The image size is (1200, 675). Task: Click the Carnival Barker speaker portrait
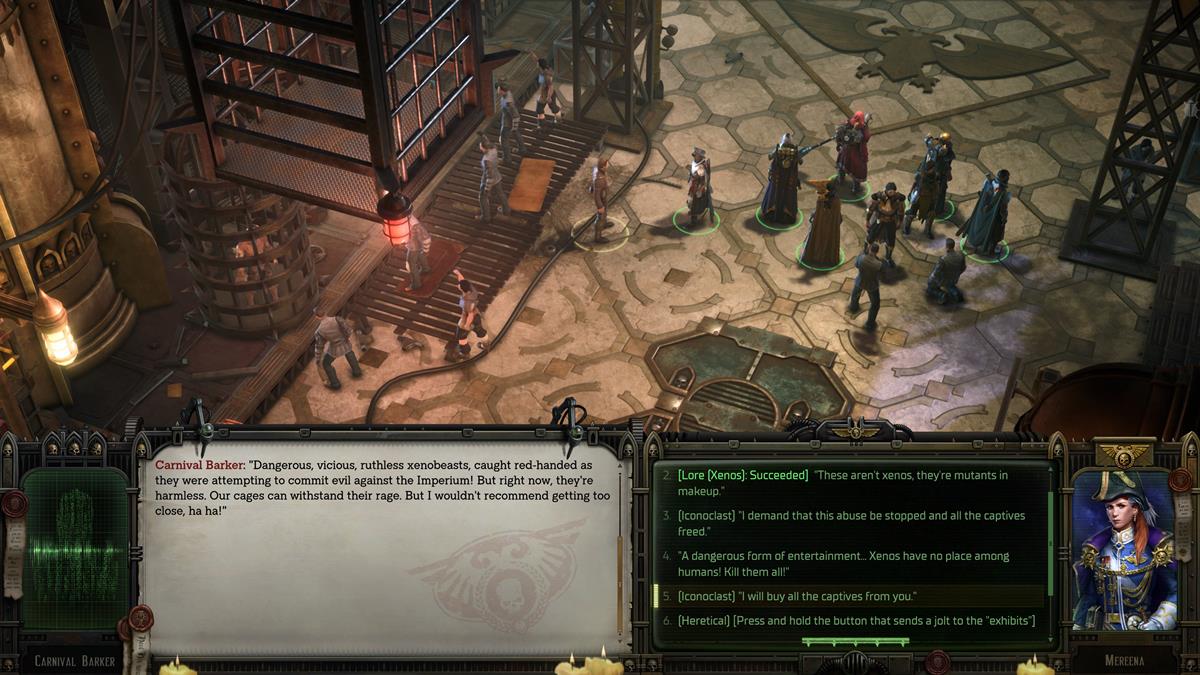click(x=75, y=550)
